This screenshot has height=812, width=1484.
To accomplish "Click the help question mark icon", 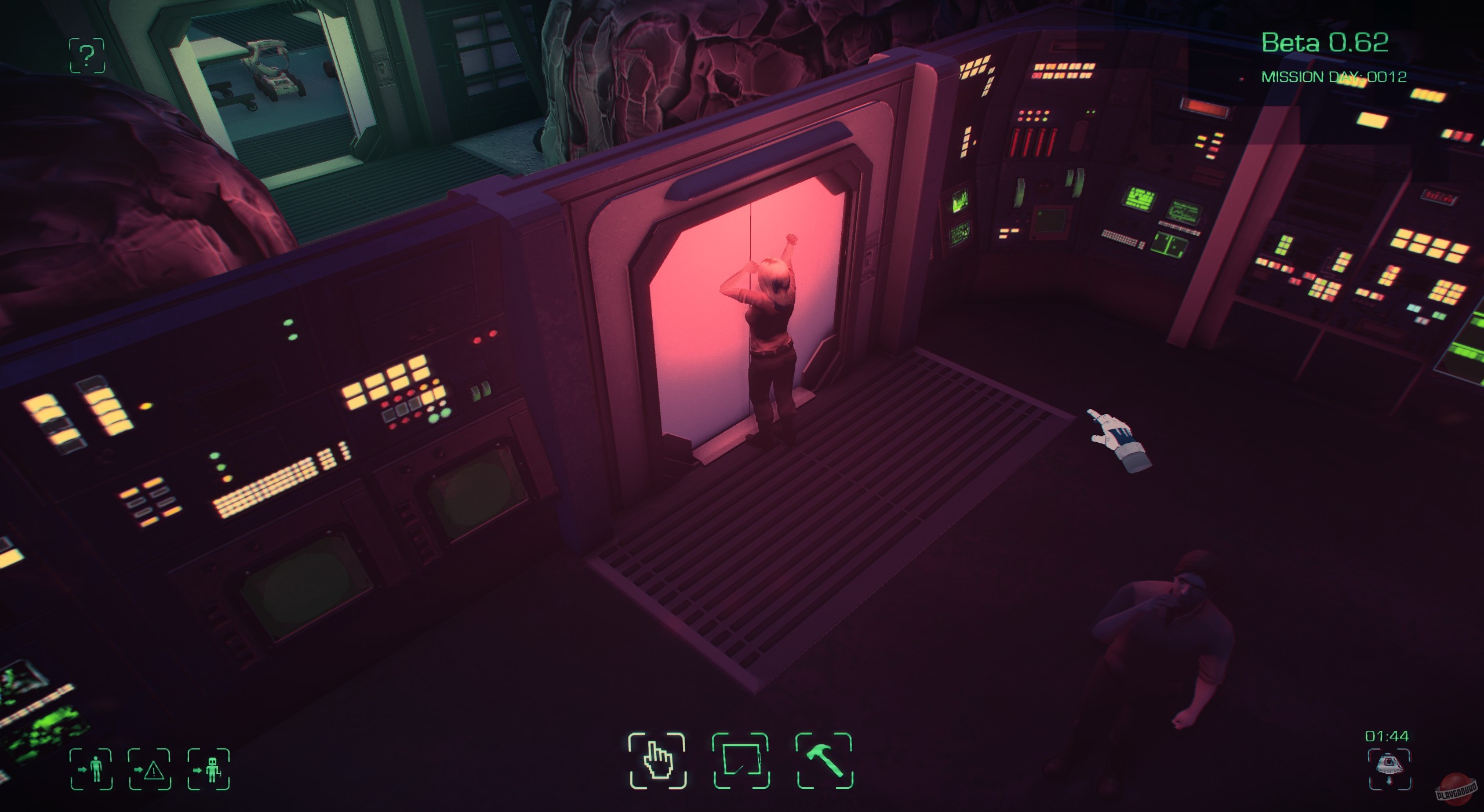I will pos(86,54).
